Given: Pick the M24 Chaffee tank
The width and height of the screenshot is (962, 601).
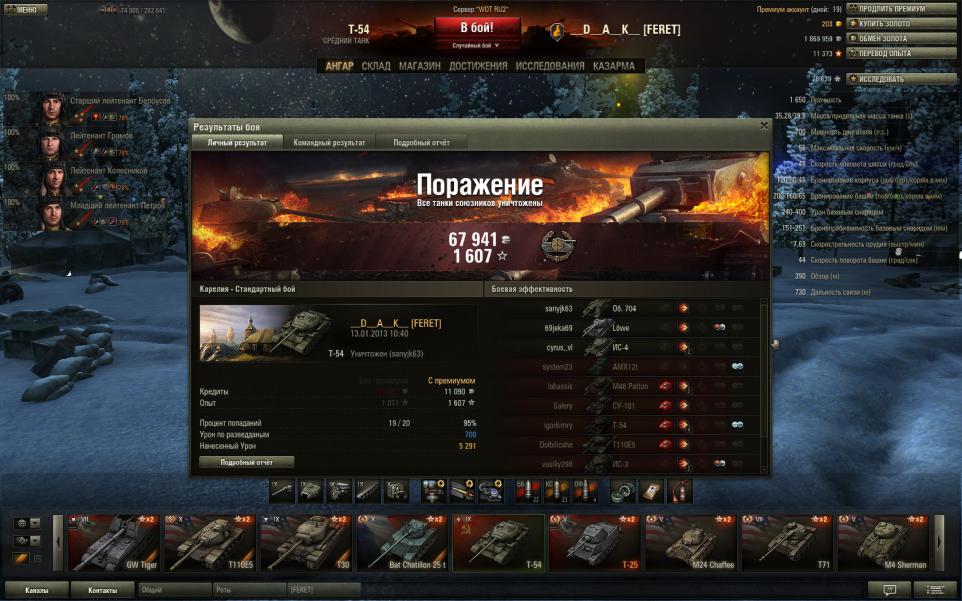Looking at the screenshot, I should (690, 543).
